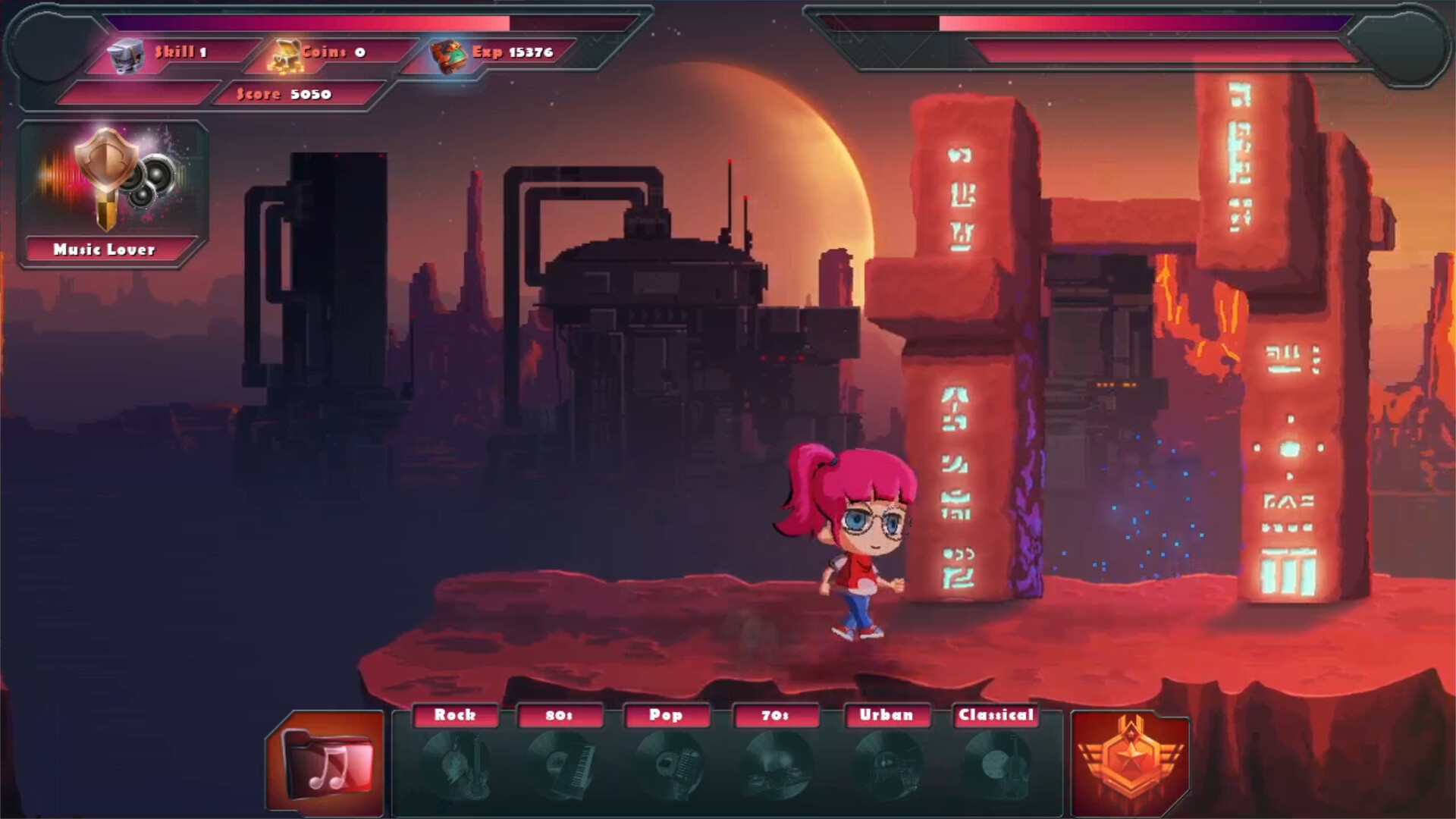Click the Exp book icon
1456x819 pixels.
tap(449, 56)
